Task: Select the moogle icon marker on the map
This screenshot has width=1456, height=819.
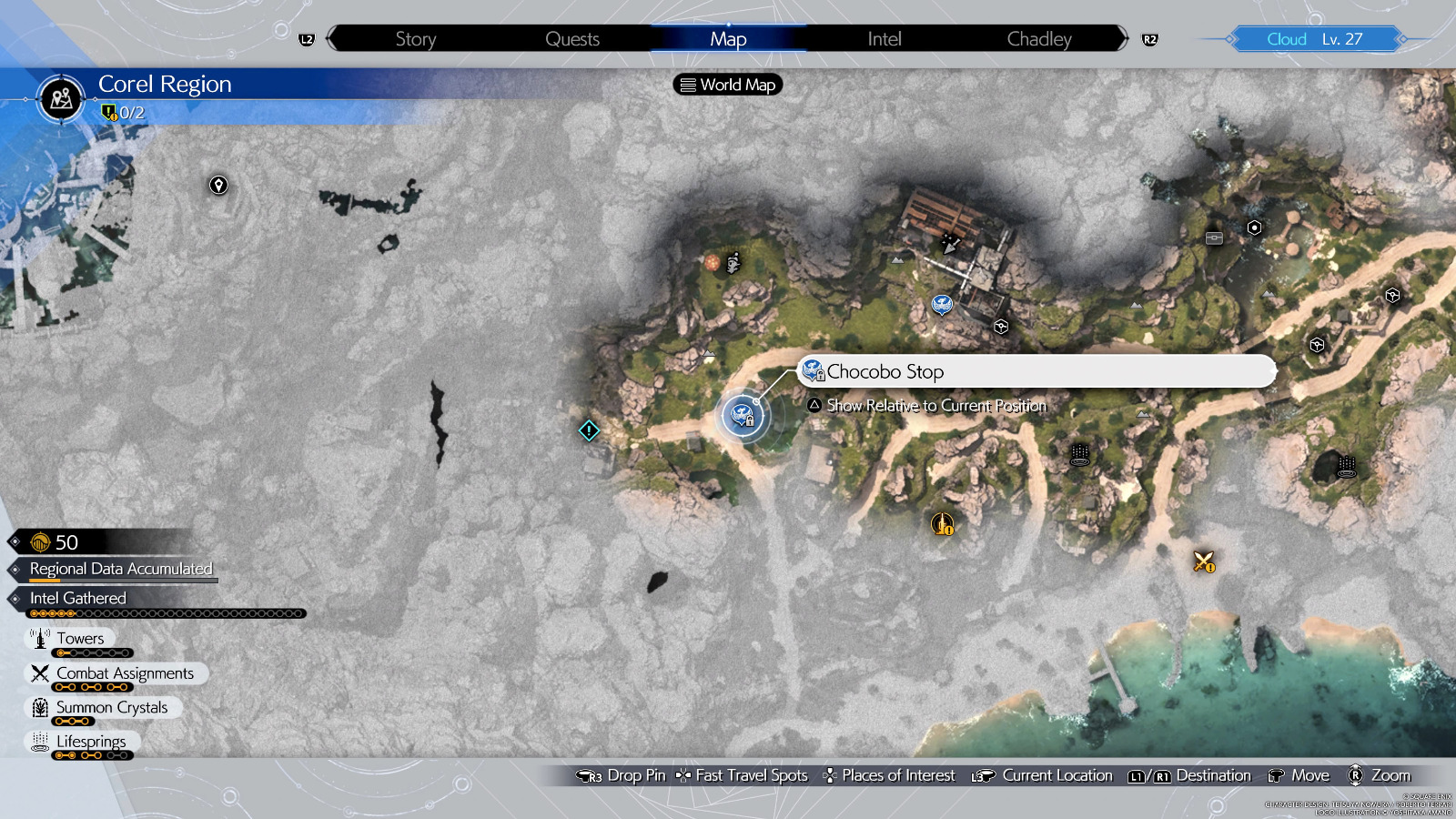Action: point(733,263)
